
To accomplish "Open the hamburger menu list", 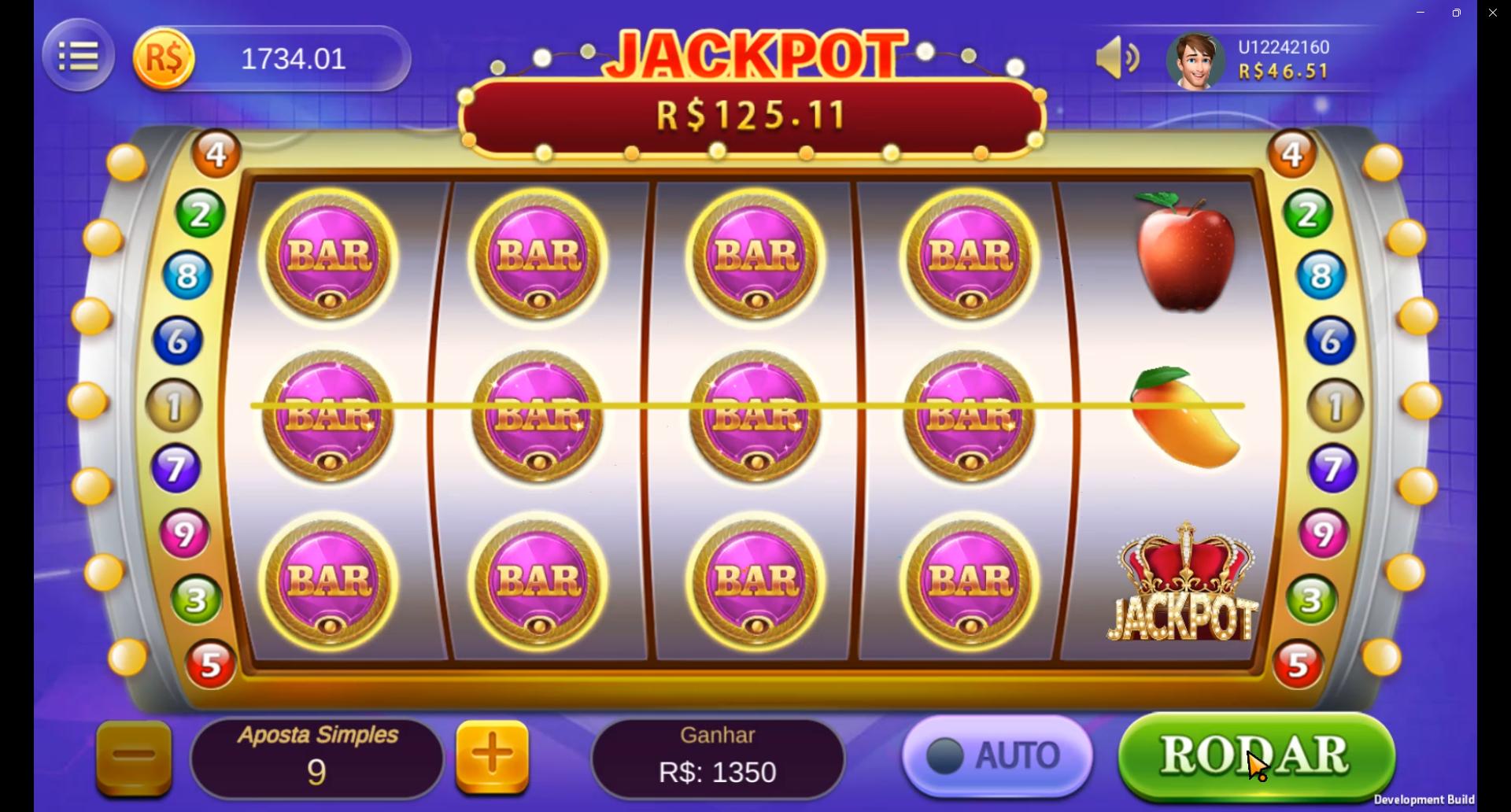I will pyautogui.click(x=78, y=56).
